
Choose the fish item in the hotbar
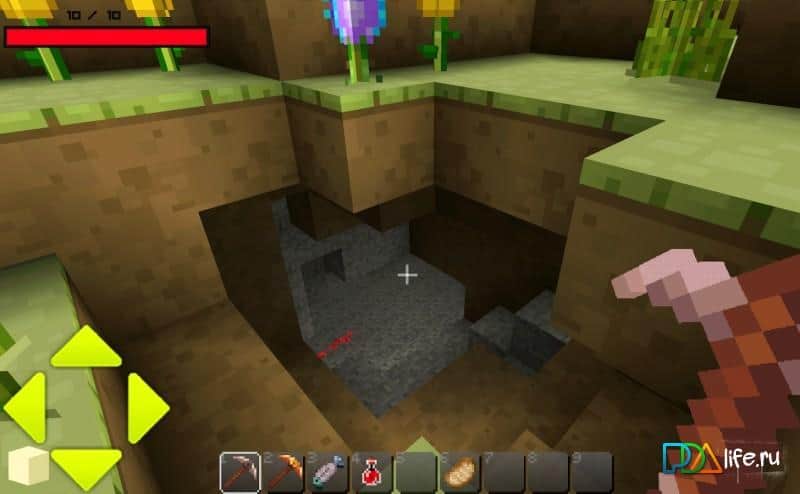pos(328,471)
